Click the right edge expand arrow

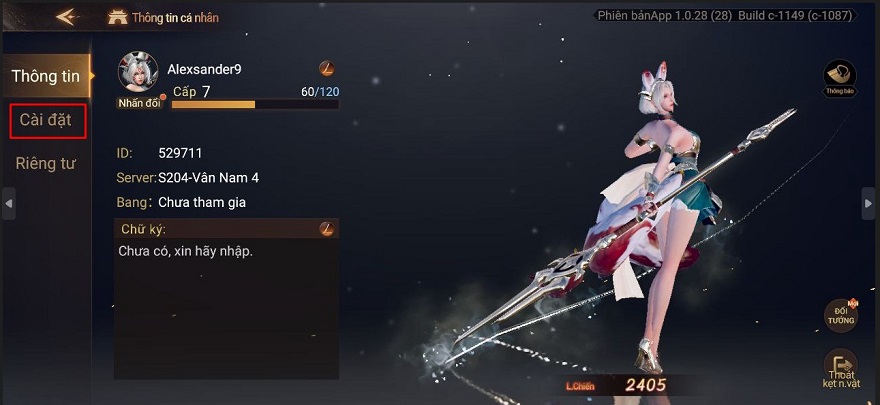coord(868,203)
